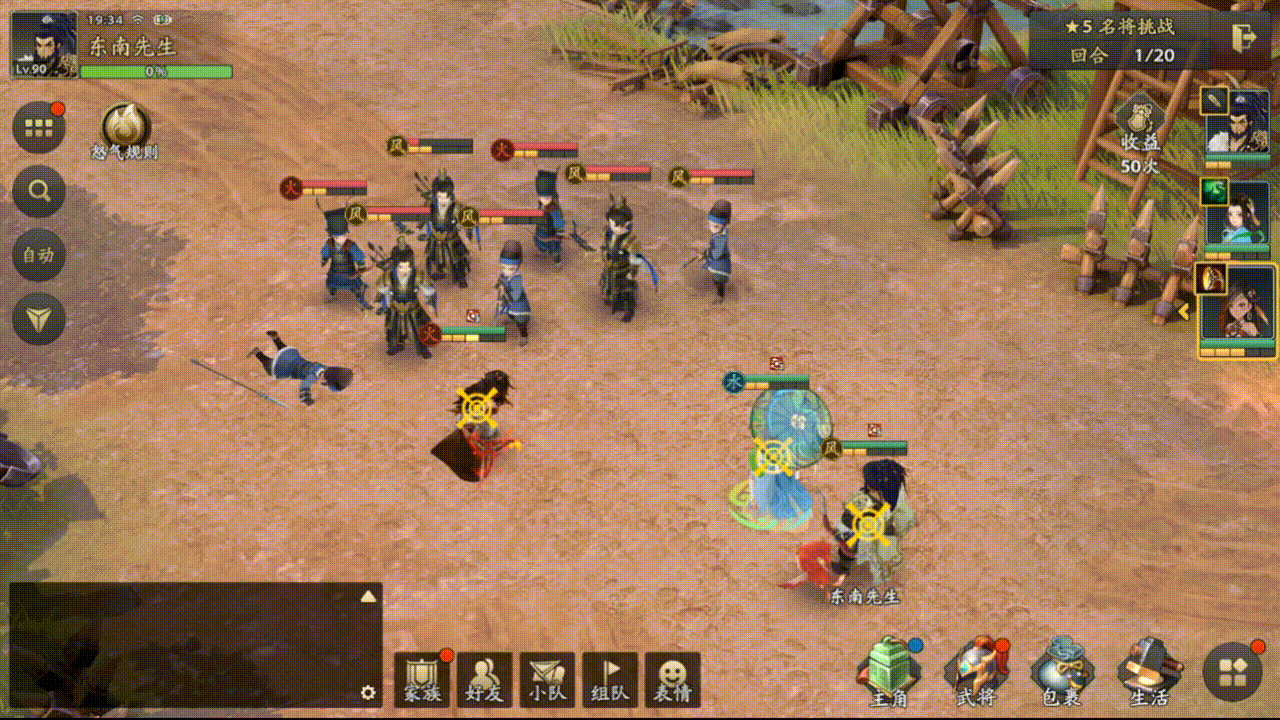Open the grid menu button
This screenshot has height=720, width=1280.
pos(39,128)
